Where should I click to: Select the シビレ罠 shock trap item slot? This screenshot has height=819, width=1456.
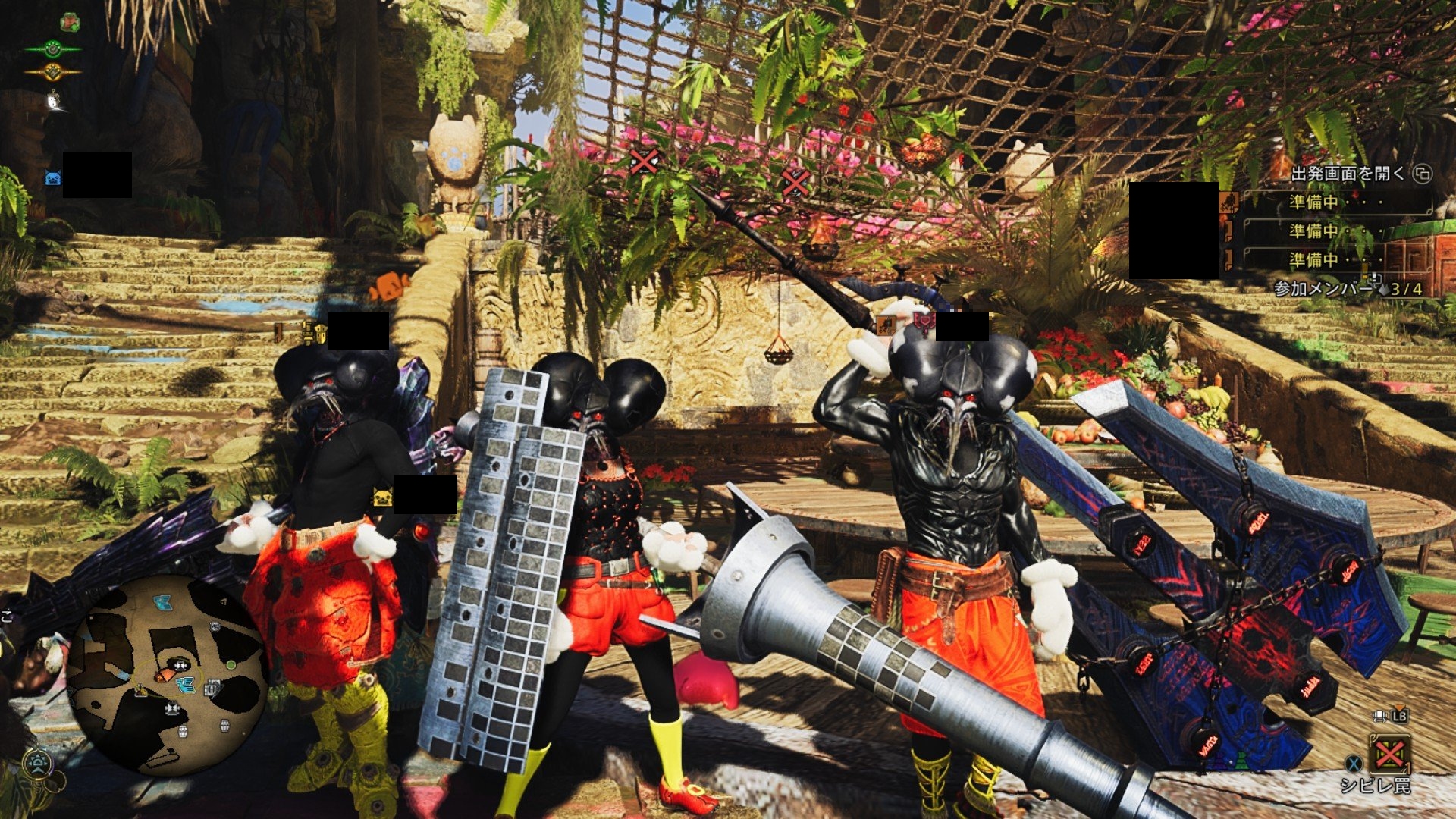coord(1389,754)
